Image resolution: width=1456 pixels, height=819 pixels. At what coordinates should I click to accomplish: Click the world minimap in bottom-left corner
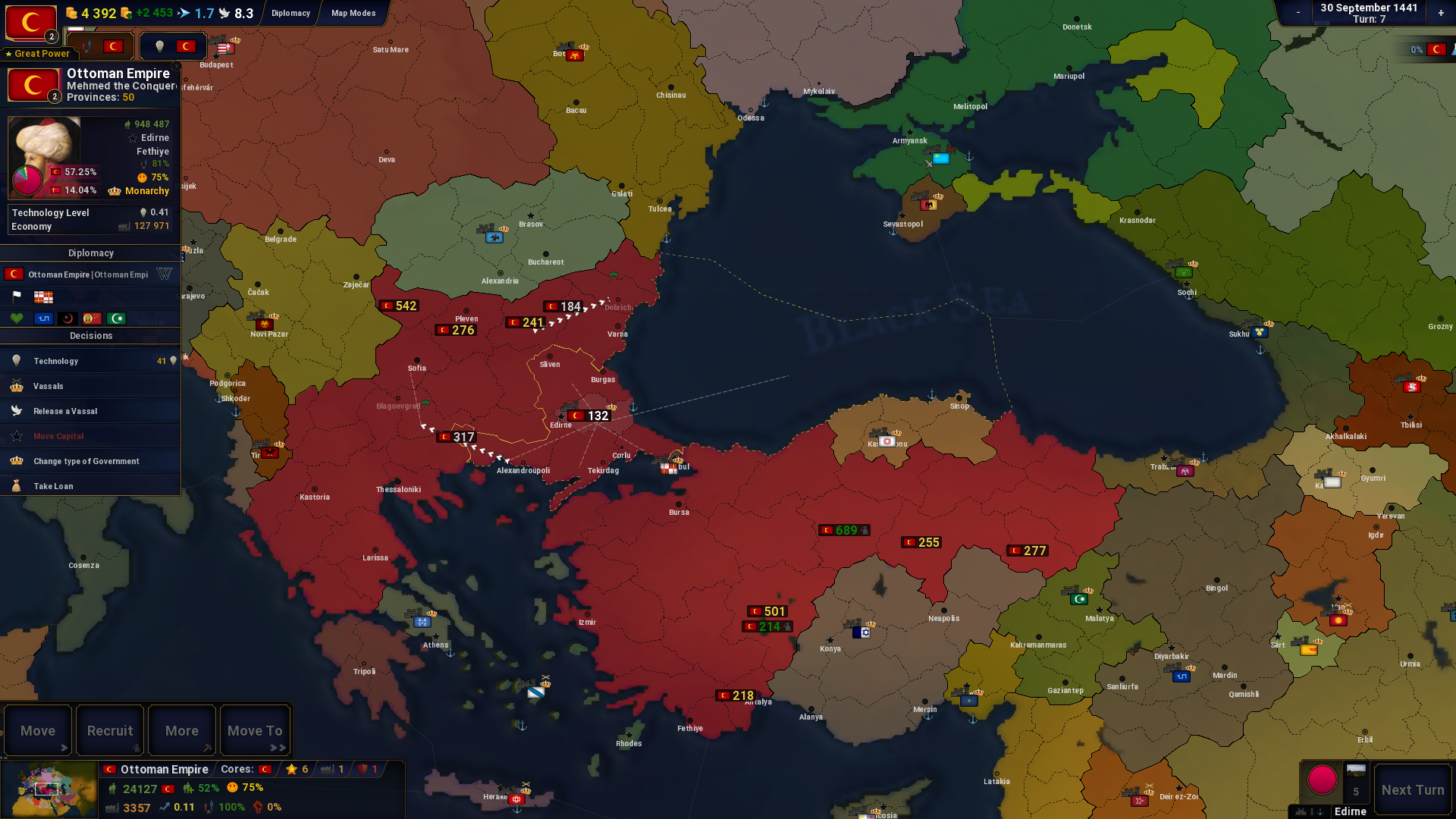tap(48, 789)
